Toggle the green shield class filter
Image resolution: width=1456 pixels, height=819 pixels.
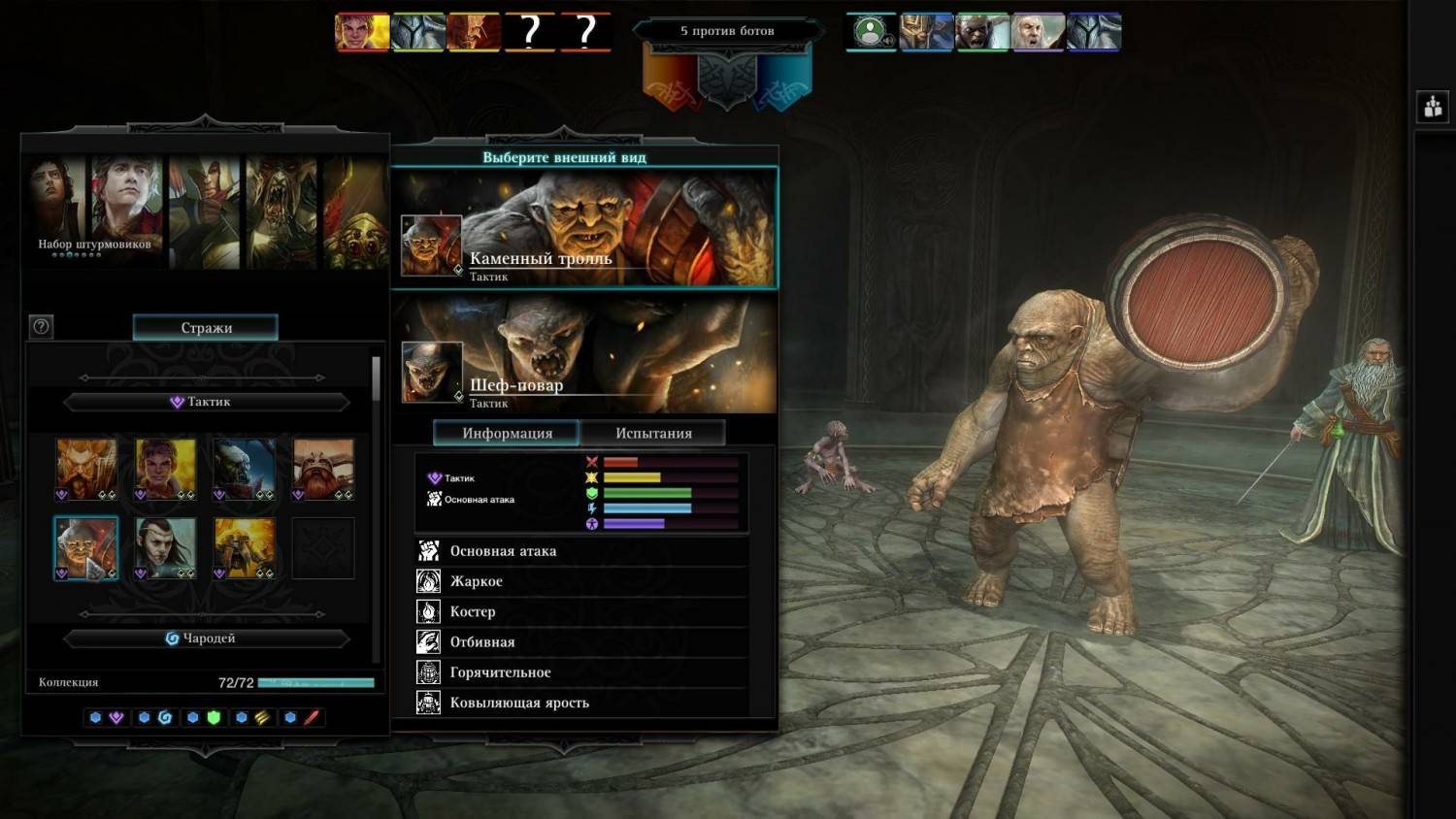coord(215,718)
